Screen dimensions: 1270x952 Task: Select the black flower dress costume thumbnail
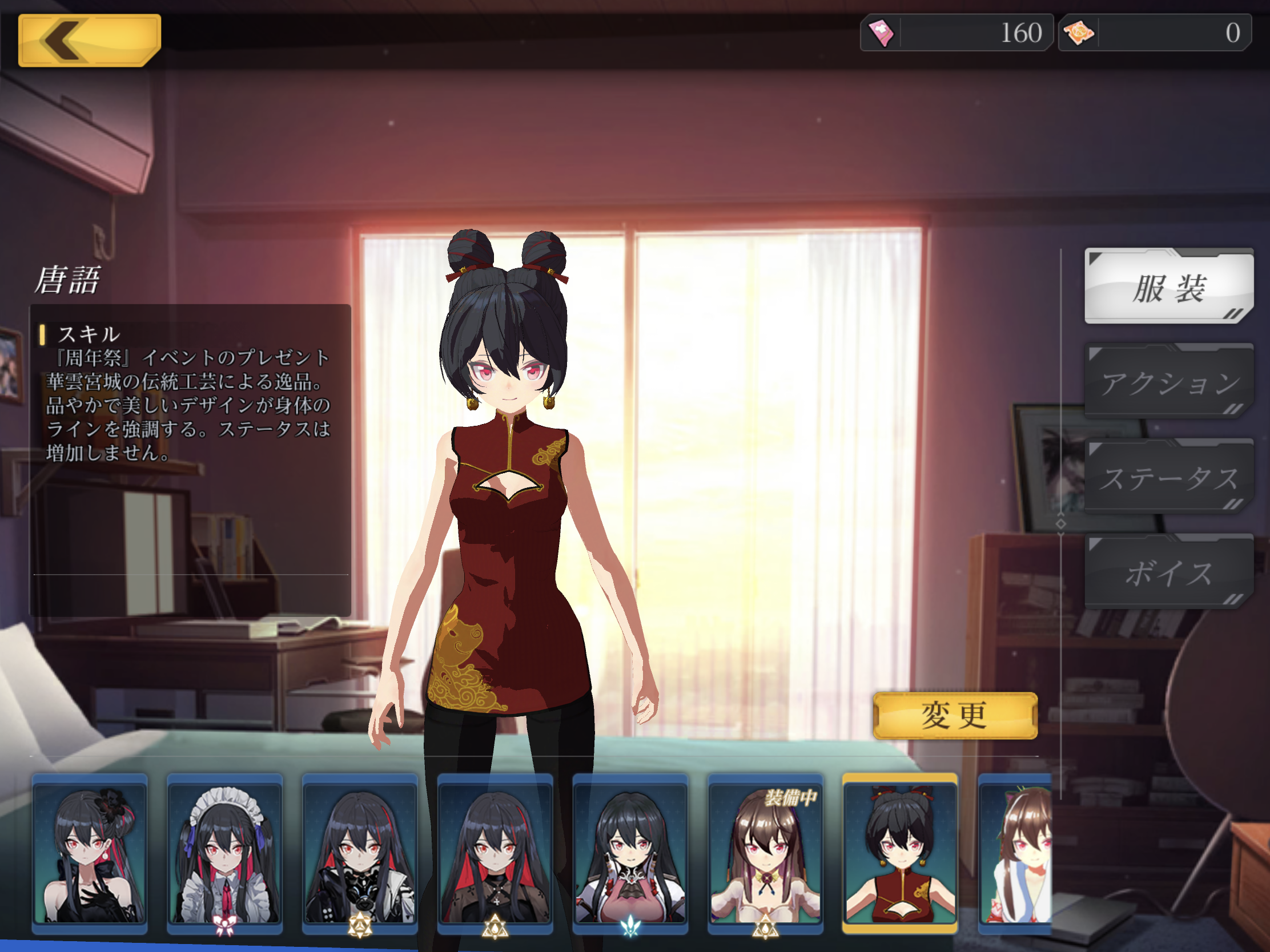[90, 853]
